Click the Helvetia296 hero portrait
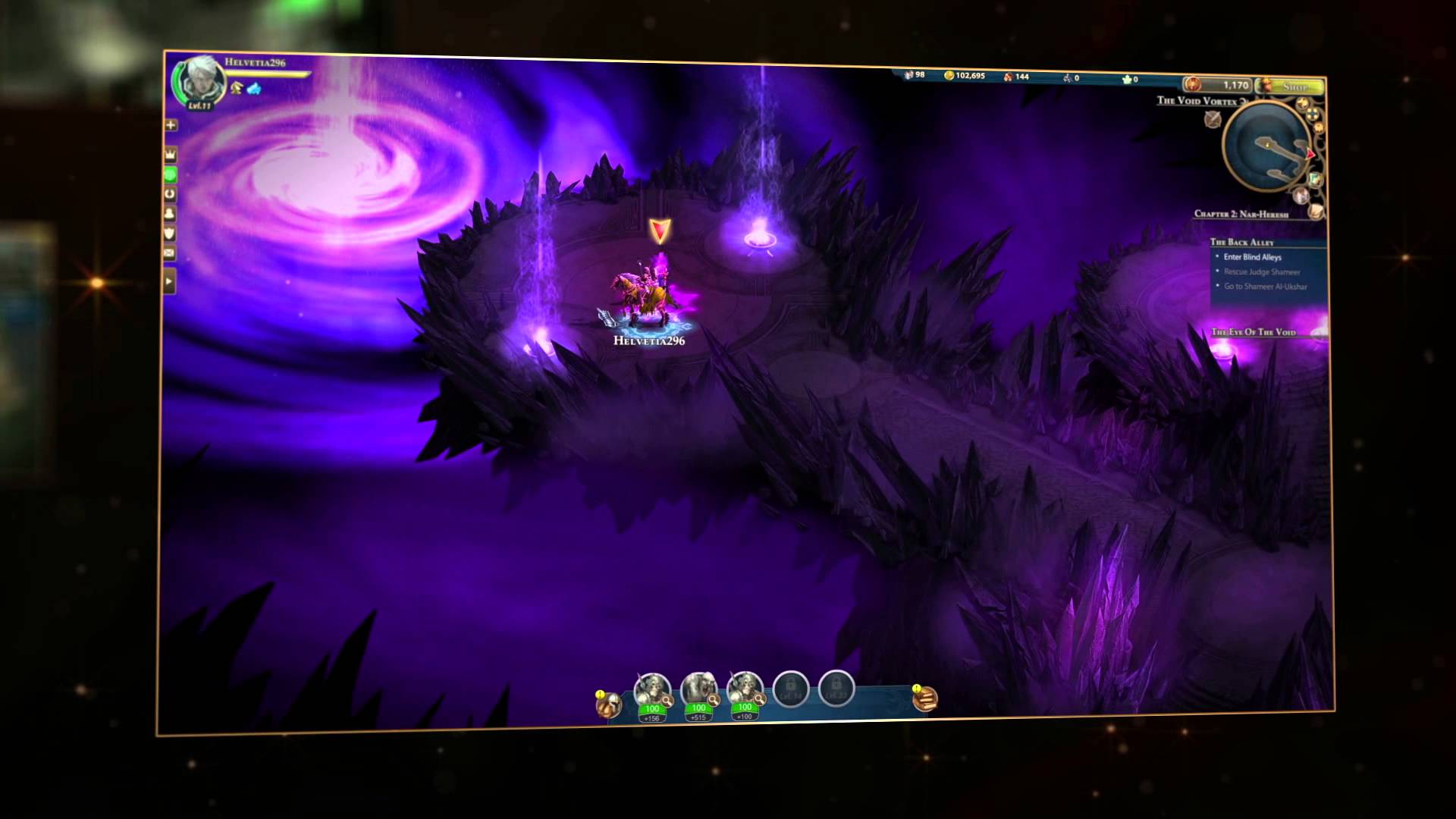1456x819 pixels. click(200, 81)
